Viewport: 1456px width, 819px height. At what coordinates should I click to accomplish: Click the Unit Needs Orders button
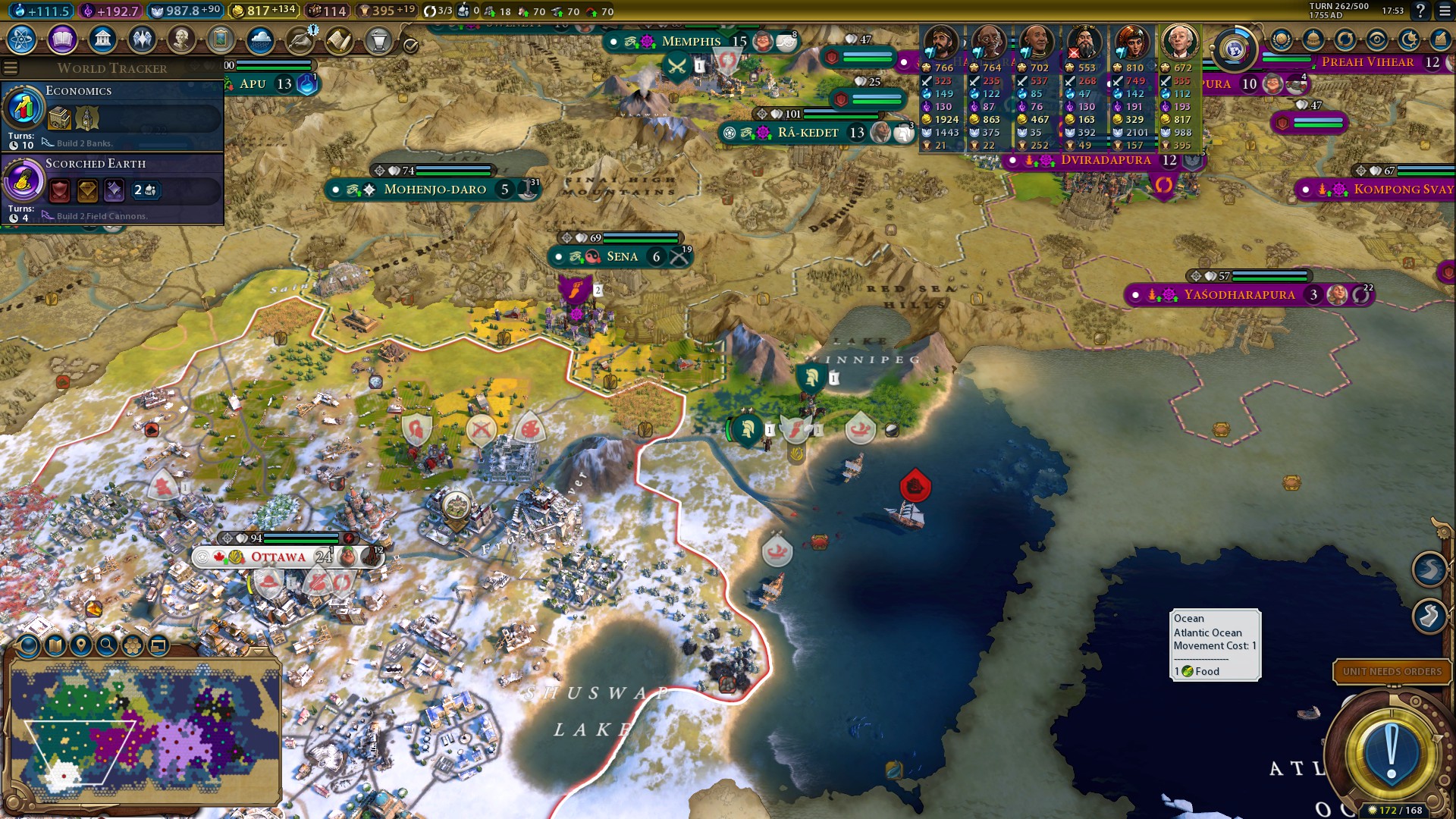point(1392,672)
